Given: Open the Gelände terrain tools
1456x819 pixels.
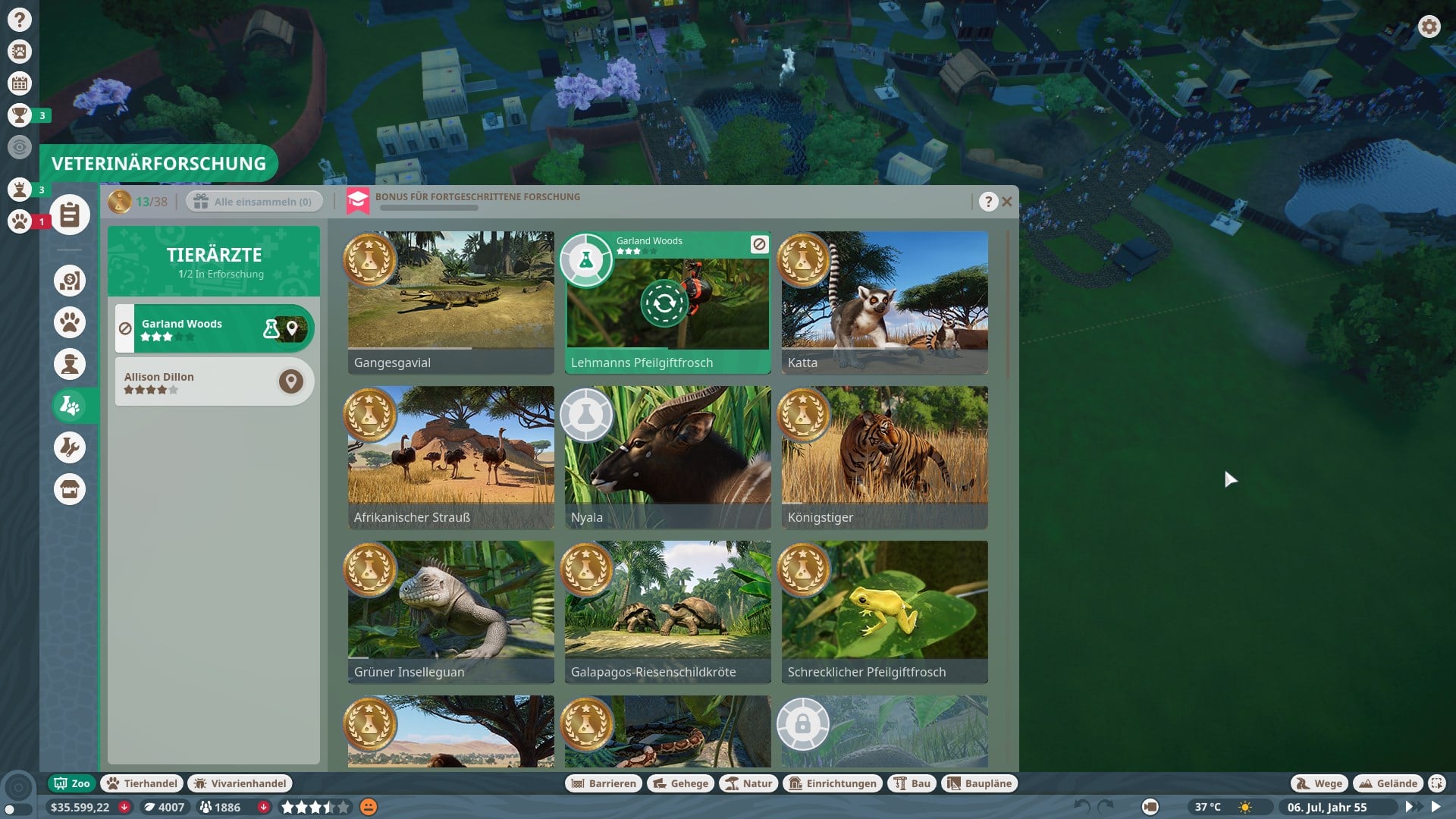Looking at the screenshot, I should (1388, 783).
